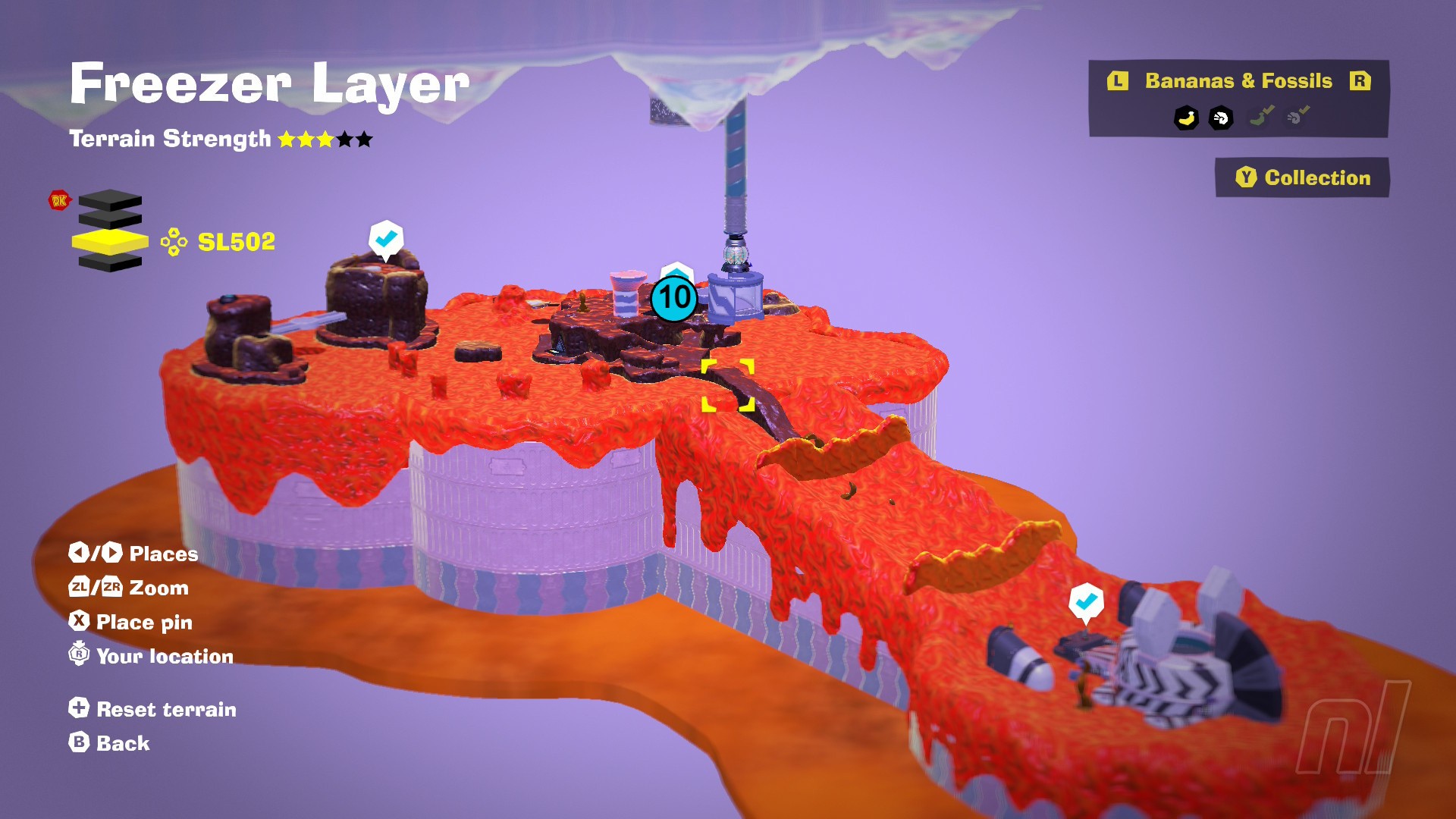The height and width of the screenshot is (819, 1456).
Task: Select the checkmark marker by the zebra-striped structure
Action: click(x=1086, y=601)
